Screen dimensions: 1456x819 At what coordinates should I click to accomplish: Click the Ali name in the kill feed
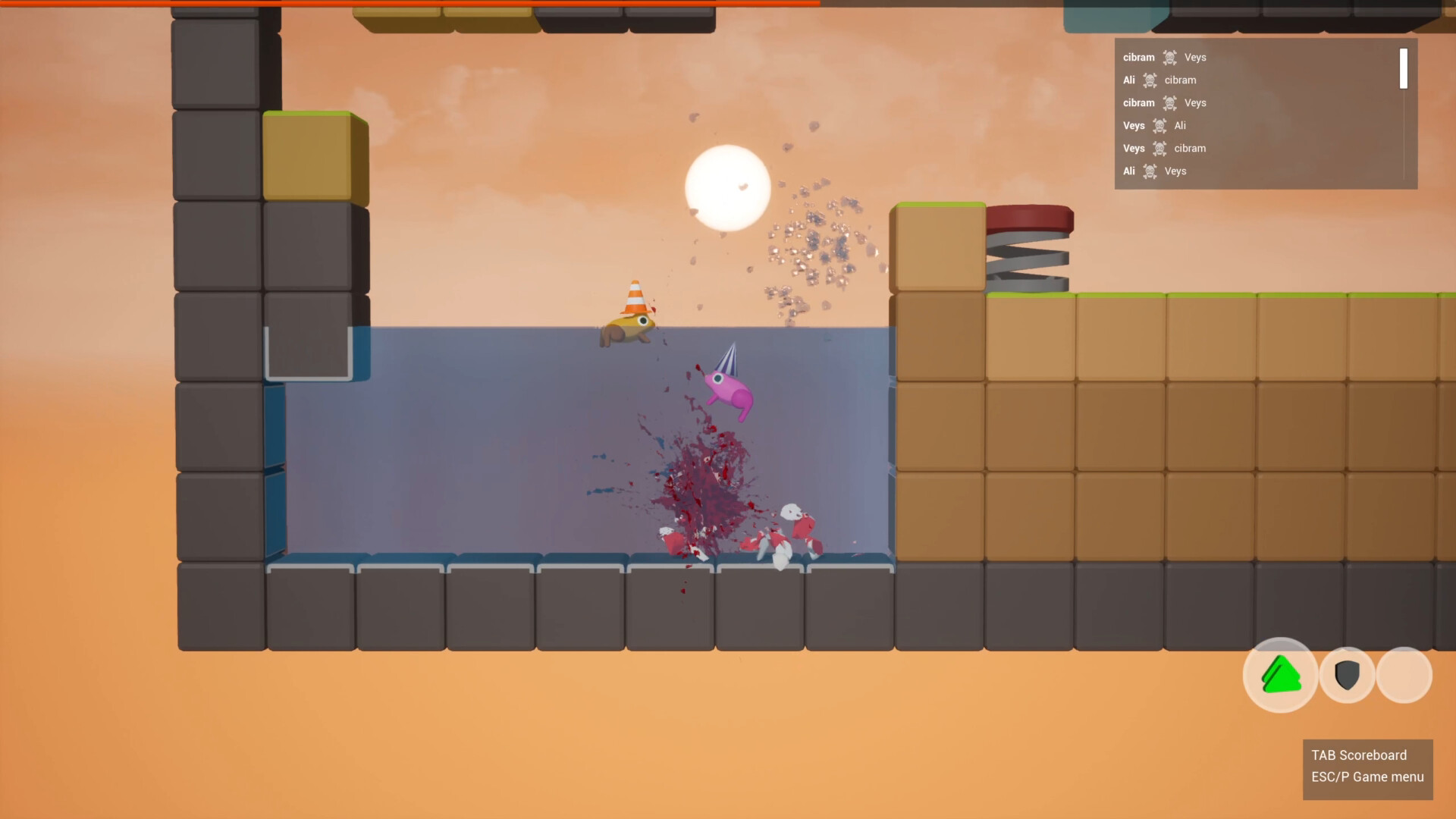tap(1128, 80)
